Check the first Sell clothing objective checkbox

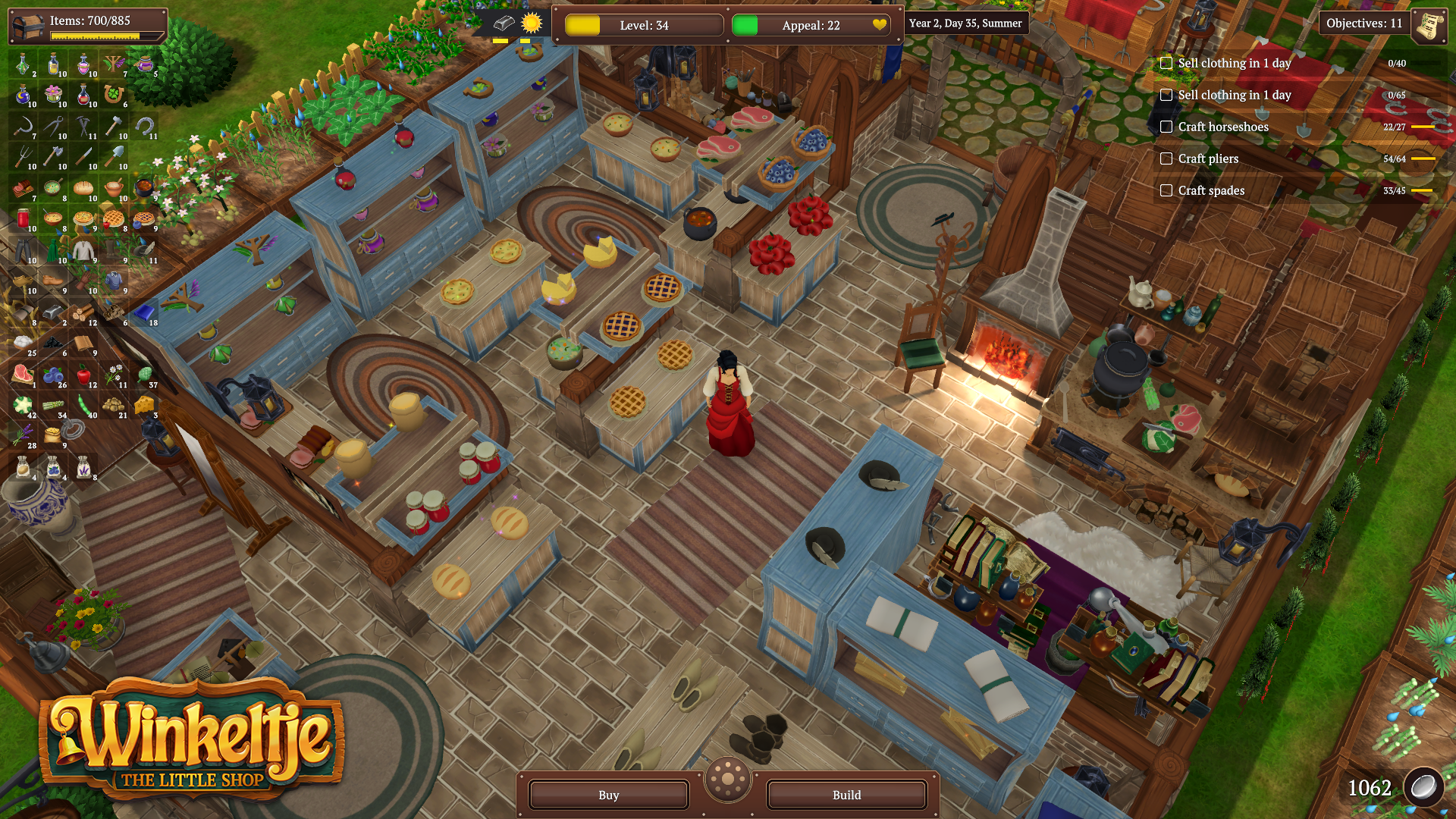[1166, 64]
